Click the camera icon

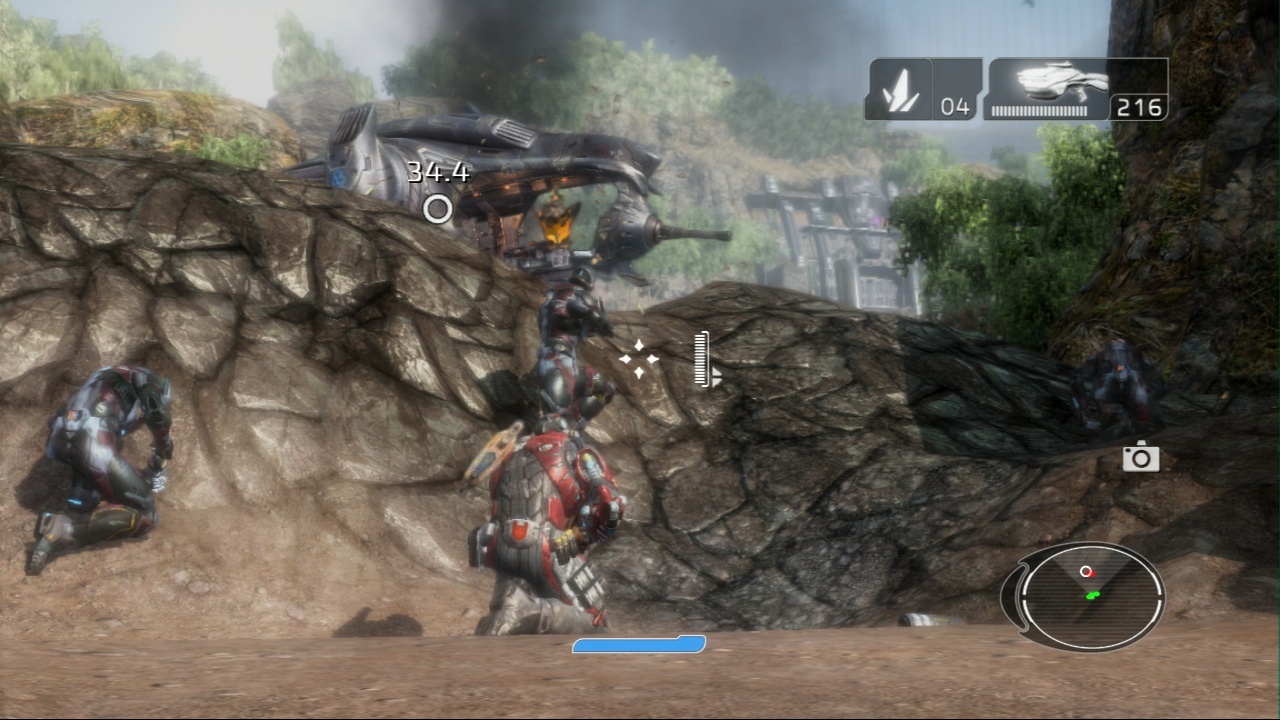tap(1140, 458)
